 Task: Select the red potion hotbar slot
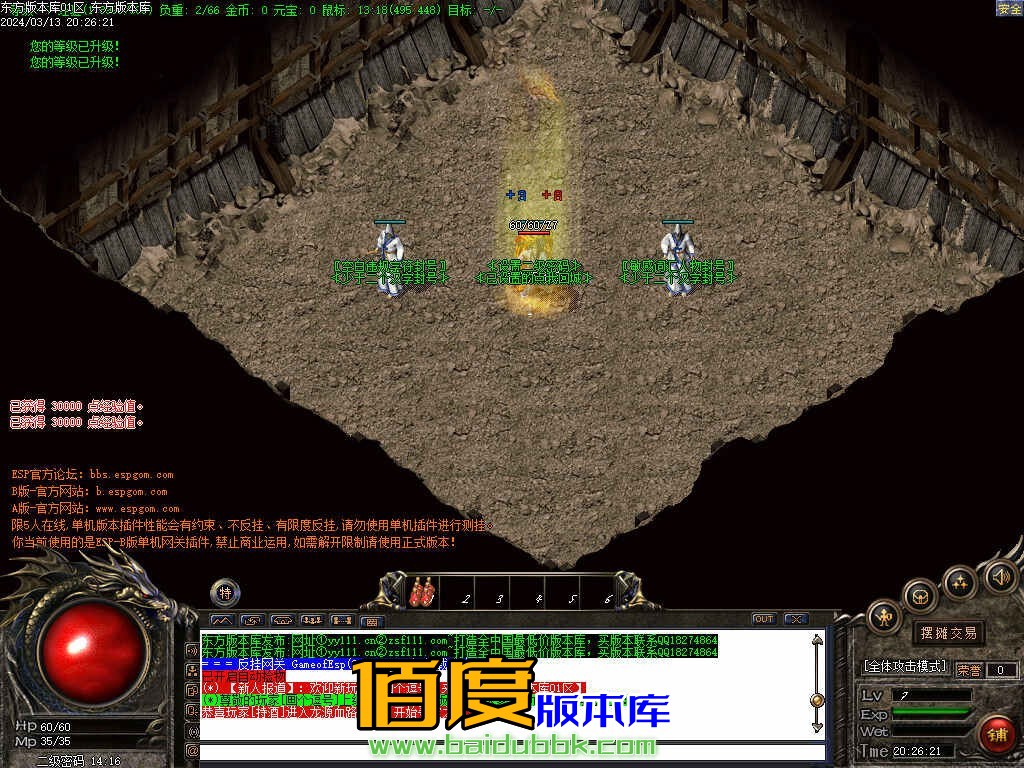(422, 593)
